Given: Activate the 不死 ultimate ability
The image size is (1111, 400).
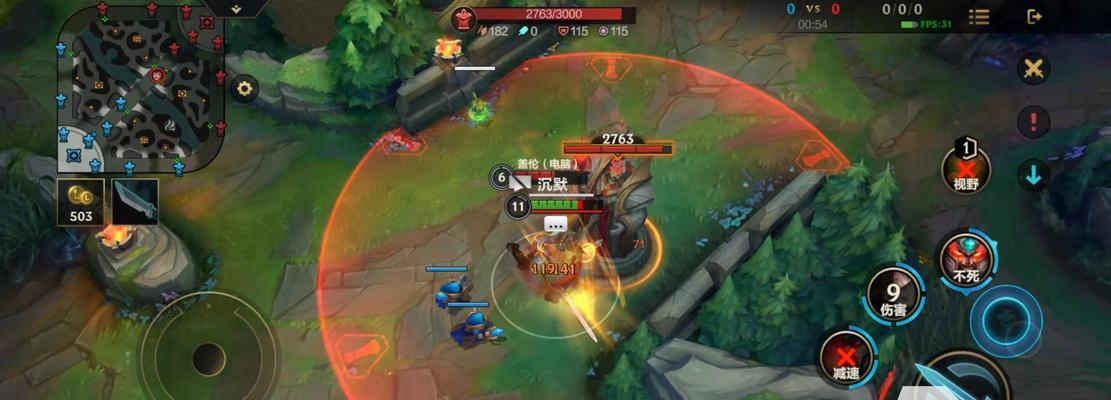Looking at the screenshot, I should pos(965,260).
